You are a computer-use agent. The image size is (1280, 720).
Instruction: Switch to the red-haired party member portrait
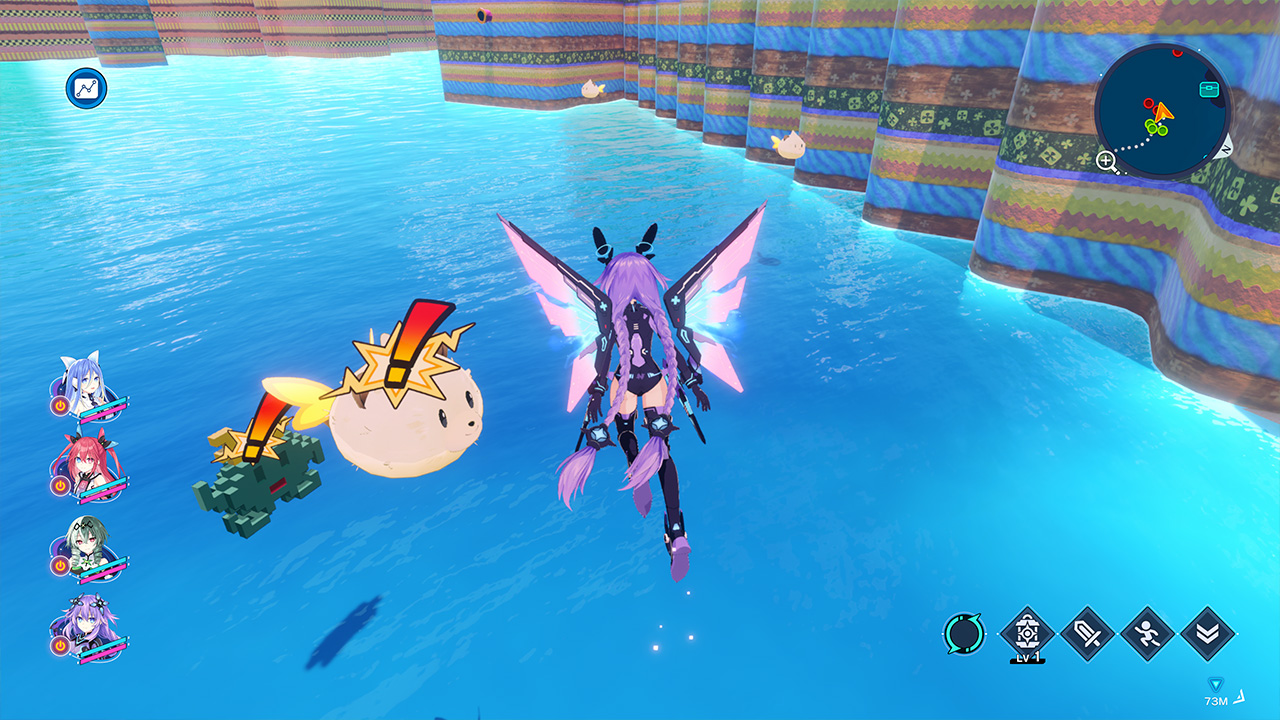pos(82,462)
